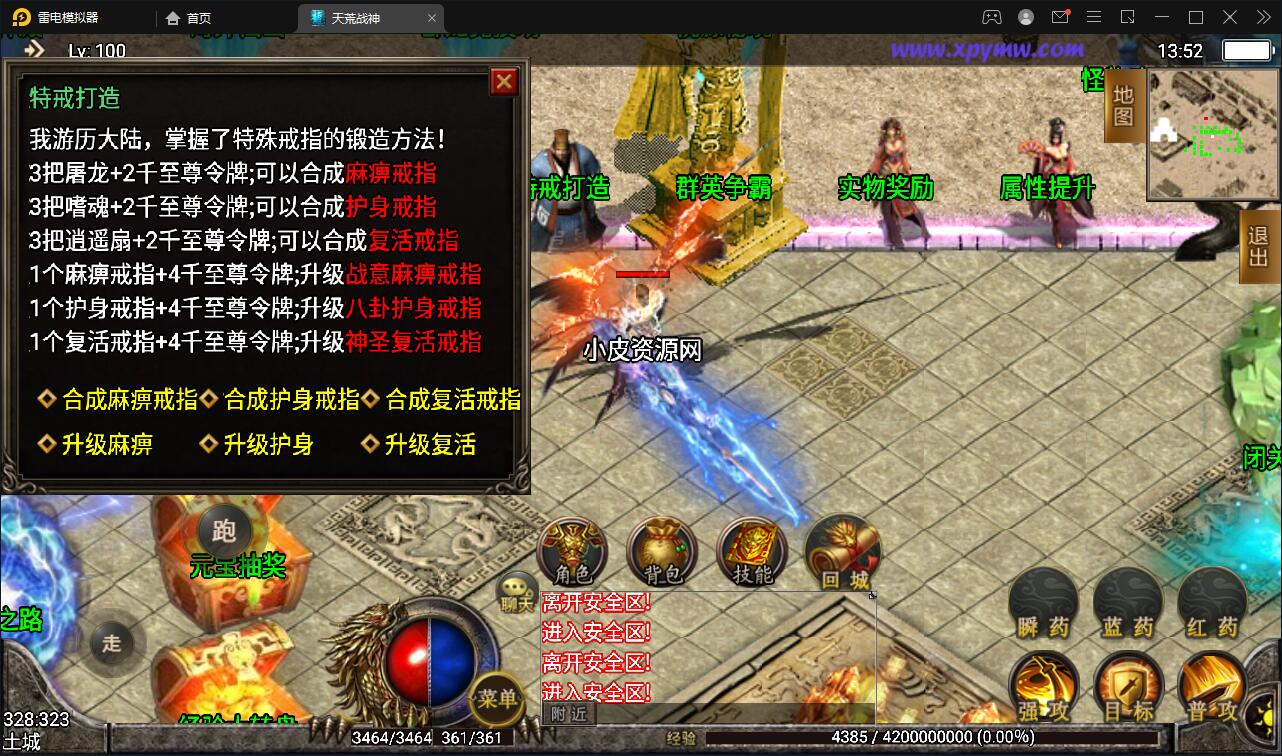1282x756 pixels.
Task: Enable 强攻 auto-attack mode
Action: coord(1044,686)
